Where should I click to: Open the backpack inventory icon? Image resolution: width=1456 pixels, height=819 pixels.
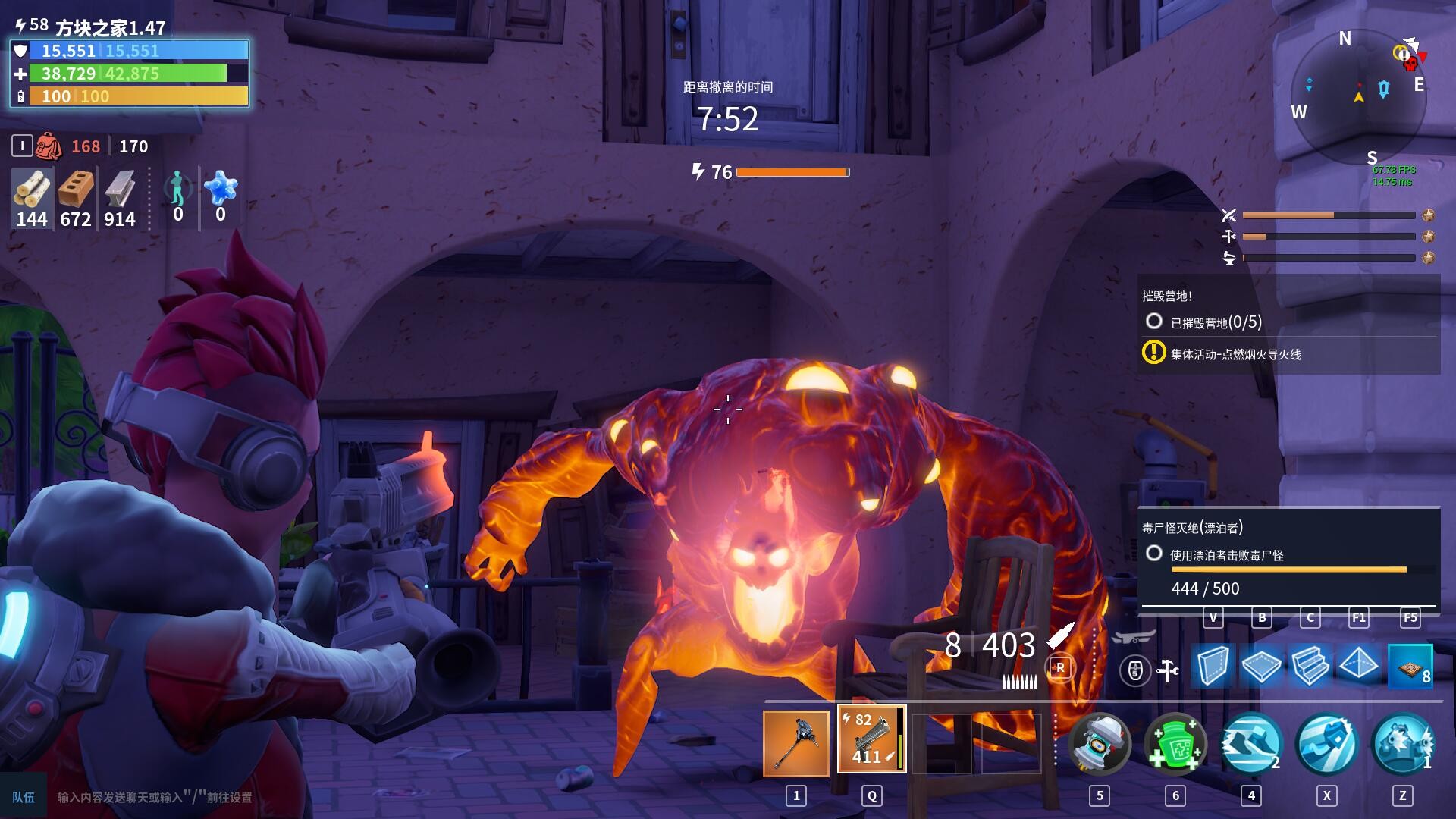pos(48,146)
